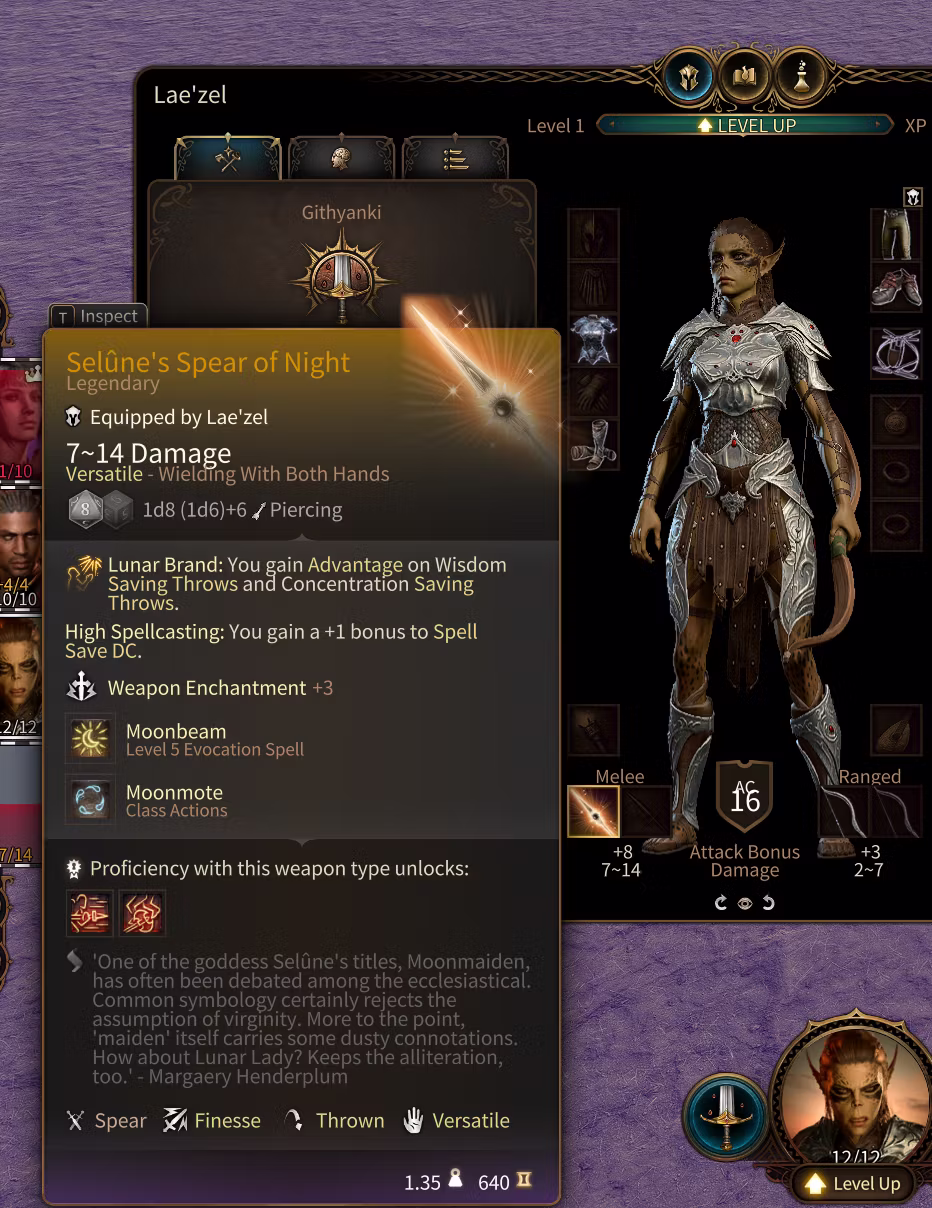Switch to the head profile tab
Screen dimensions: 932x1208
click(x=342, y=158)
